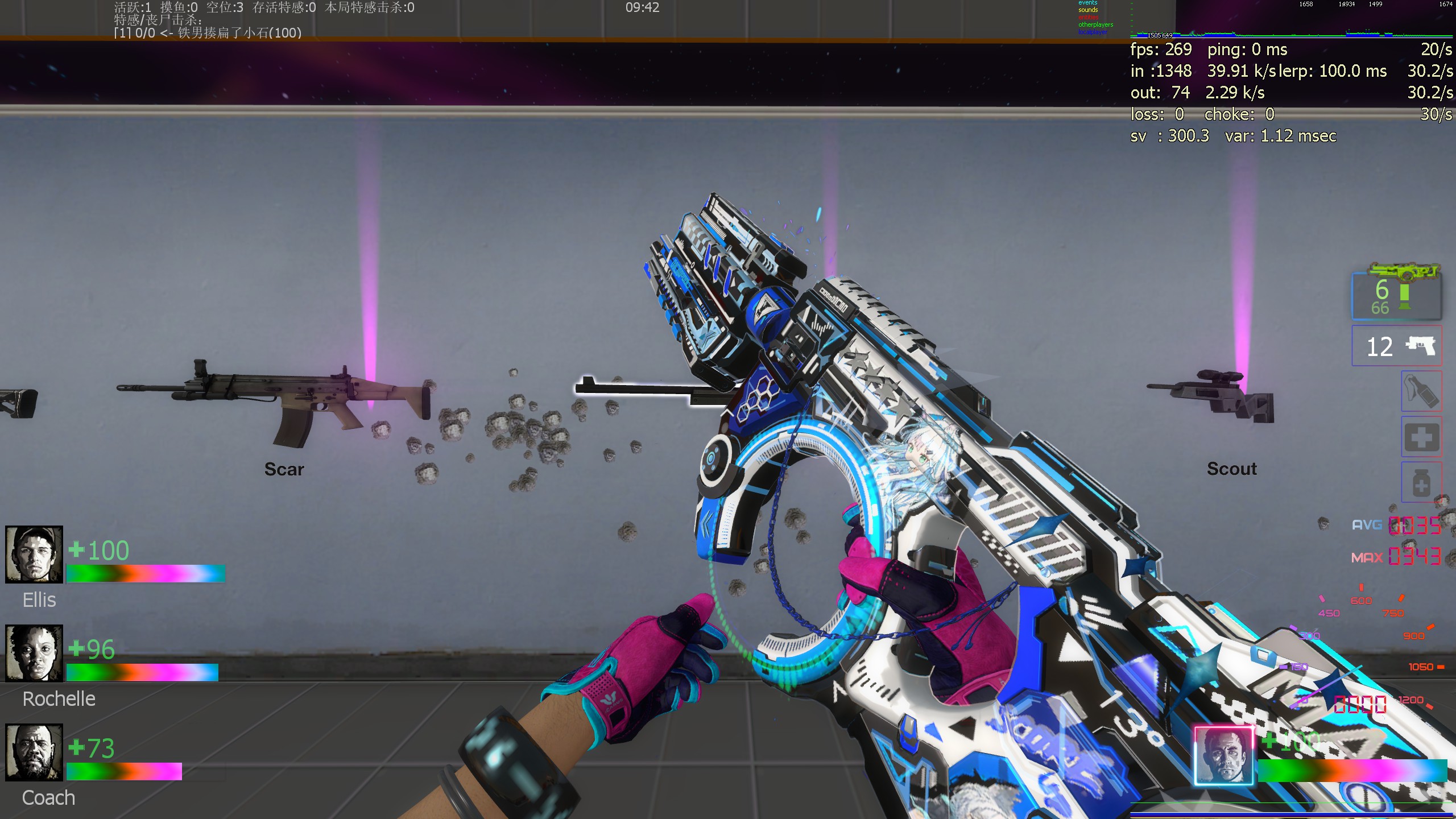Switch to the pistol slot

(x=1396, y=346)
